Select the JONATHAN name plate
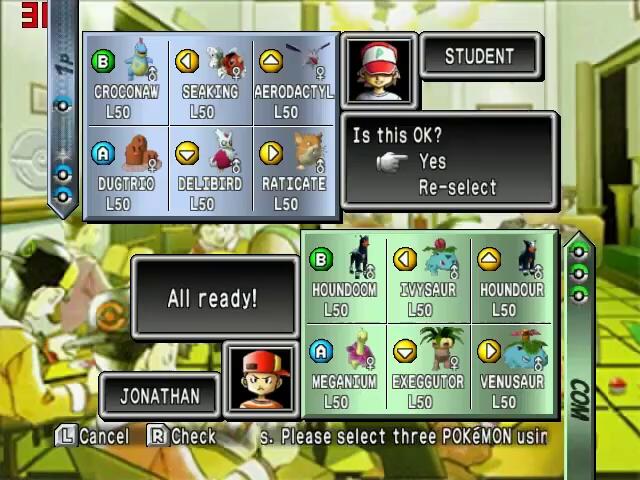 point(160,395)
